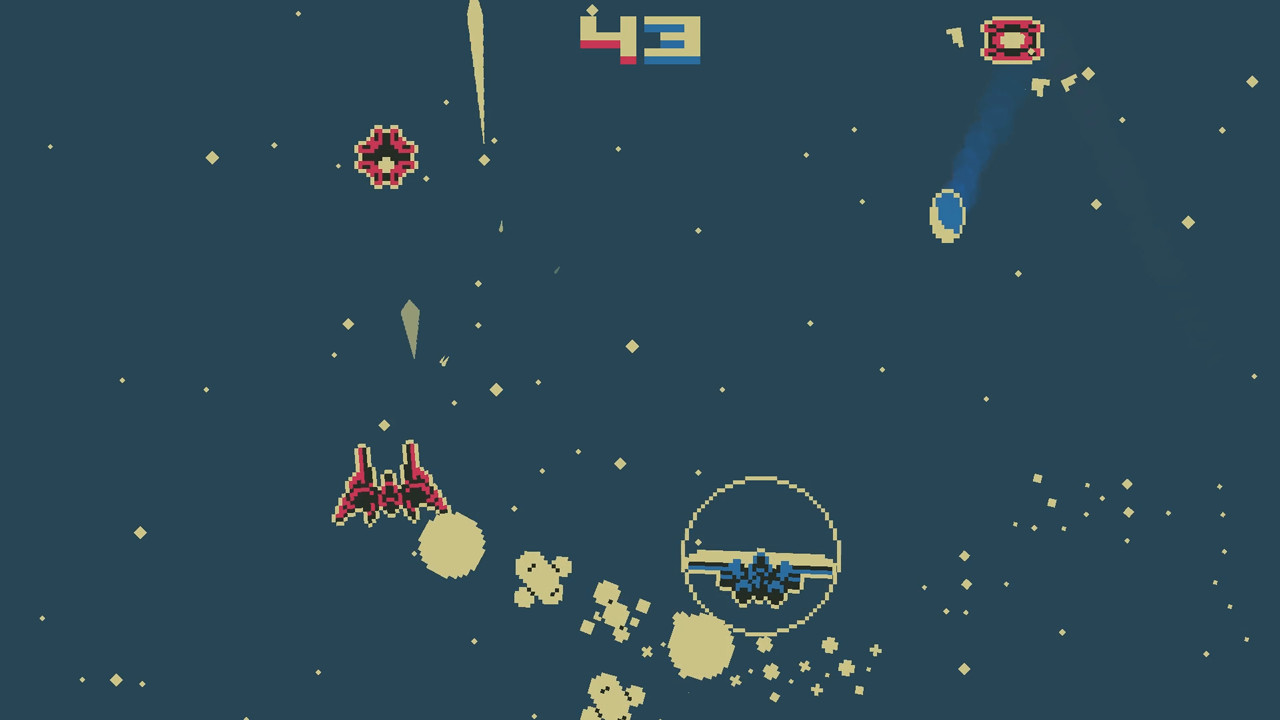This screenshot has height=720, width=1280.
Task: Target the elongated yellow projectile mid-screen
Action: [412, 330]
